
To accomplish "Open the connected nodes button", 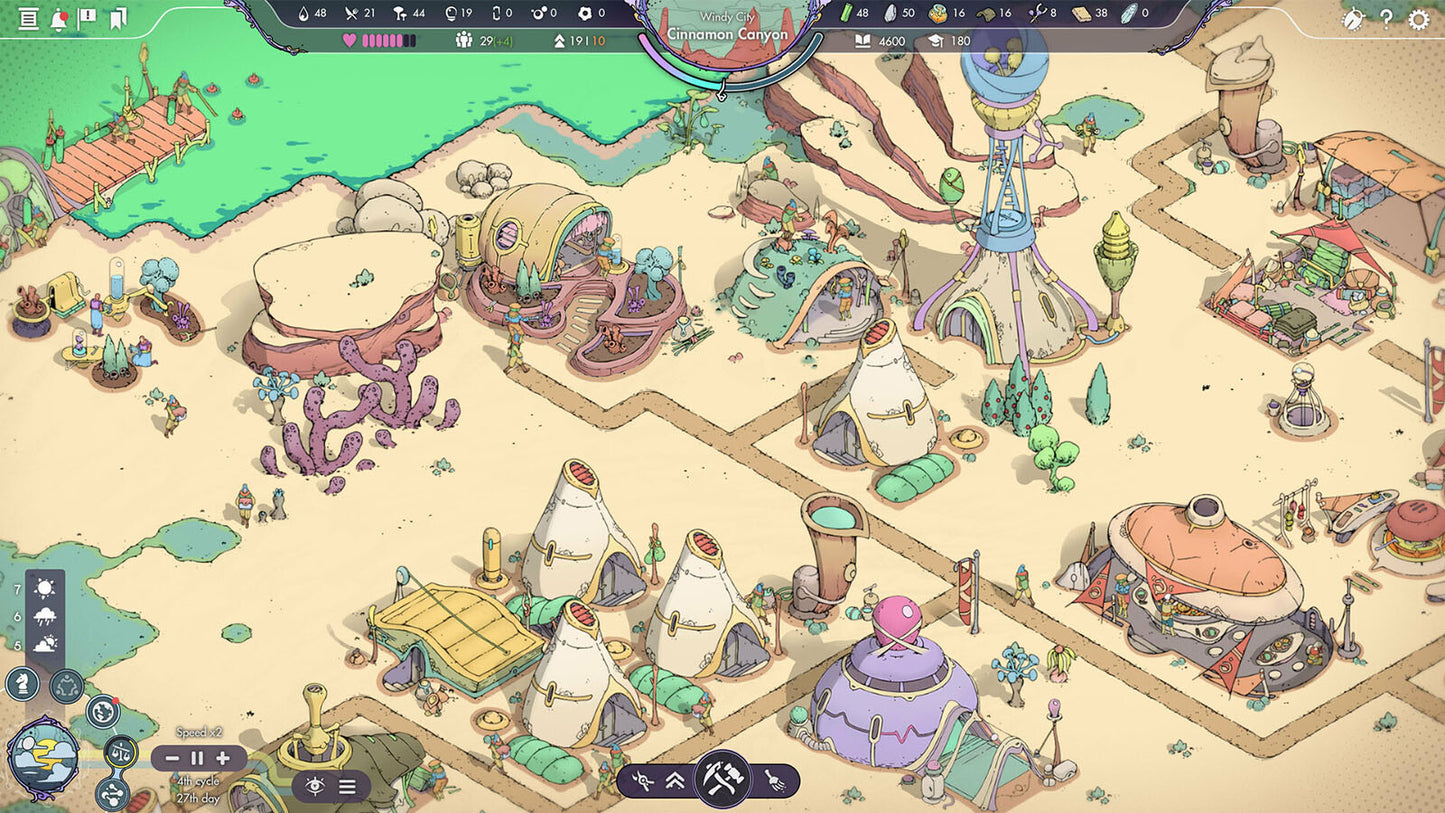I will click(x=111, y=794).
